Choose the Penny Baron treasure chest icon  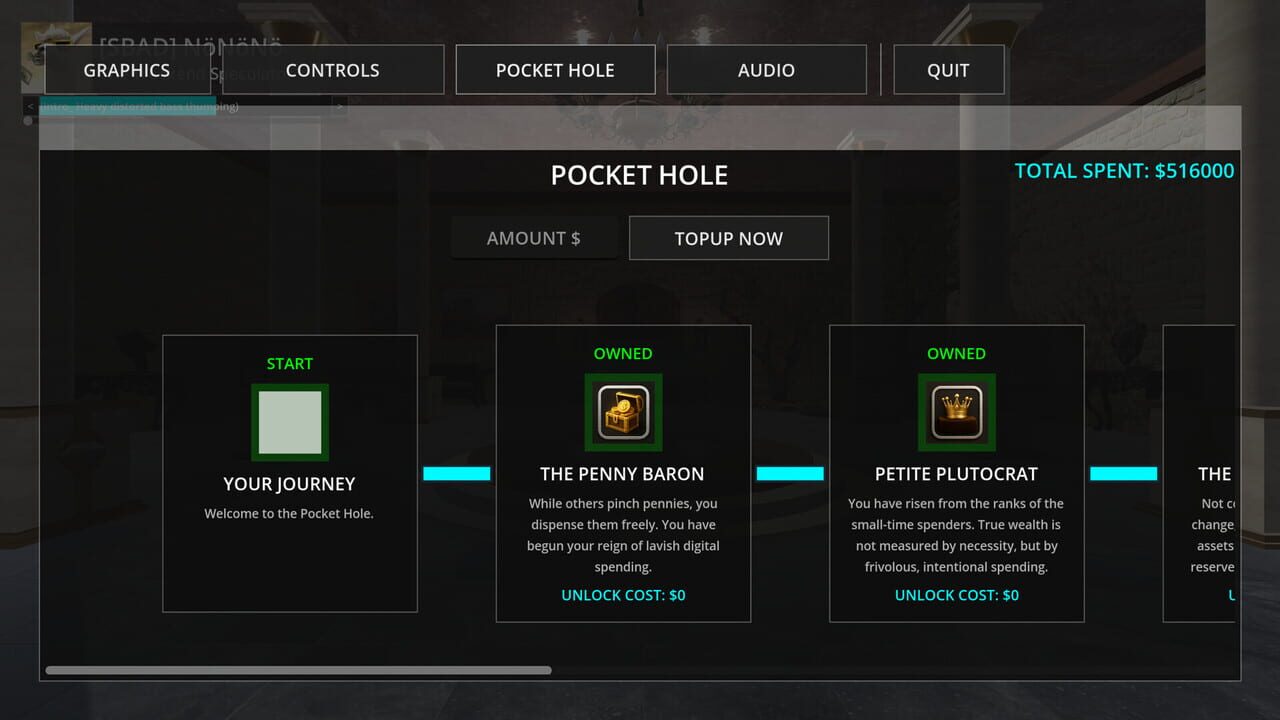[623, 412]
